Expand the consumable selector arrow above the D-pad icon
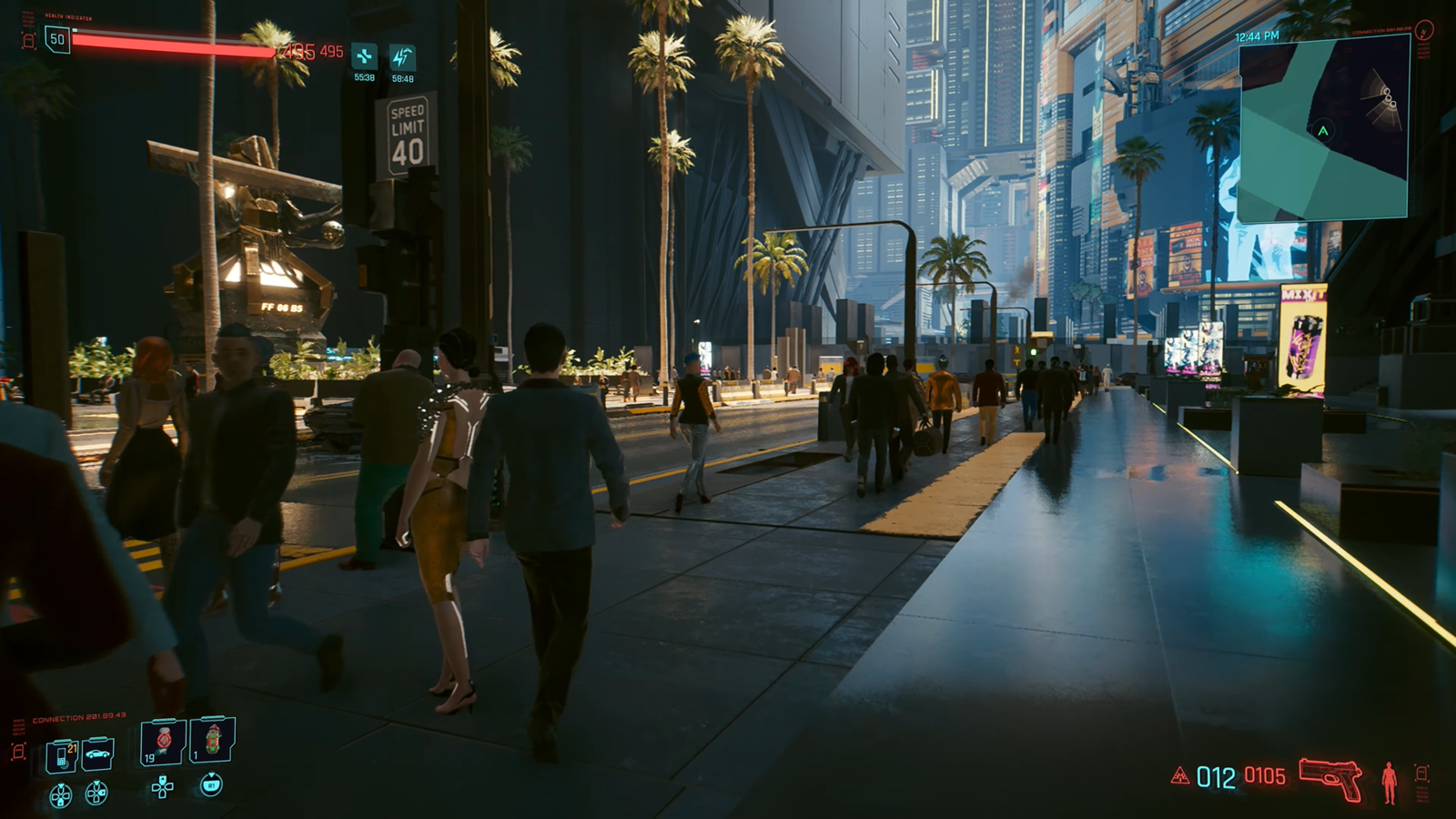Viewport: 1456px width, 819px height. pyautogui.click(x=163, y=777)
